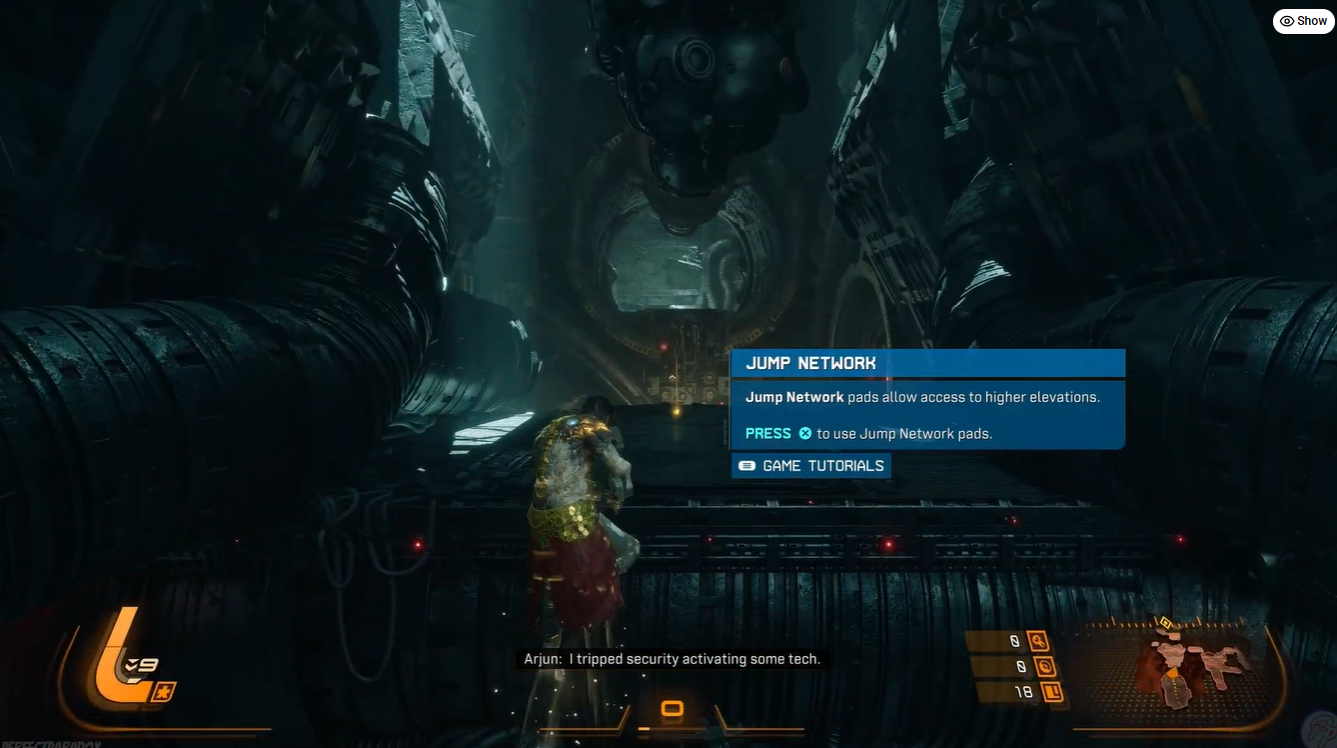The image size is (1337, 748).
Task: Click the touchpad icon beside Game Tutorials
Action: click(746, 465)
